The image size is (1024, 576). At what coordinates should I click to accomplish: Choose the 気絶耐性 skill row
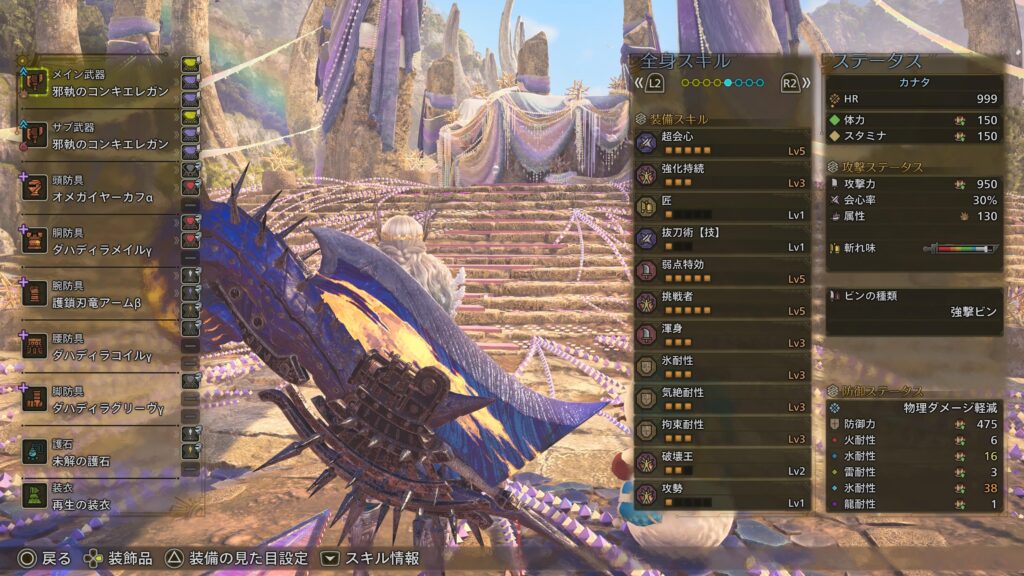point(721,400)
